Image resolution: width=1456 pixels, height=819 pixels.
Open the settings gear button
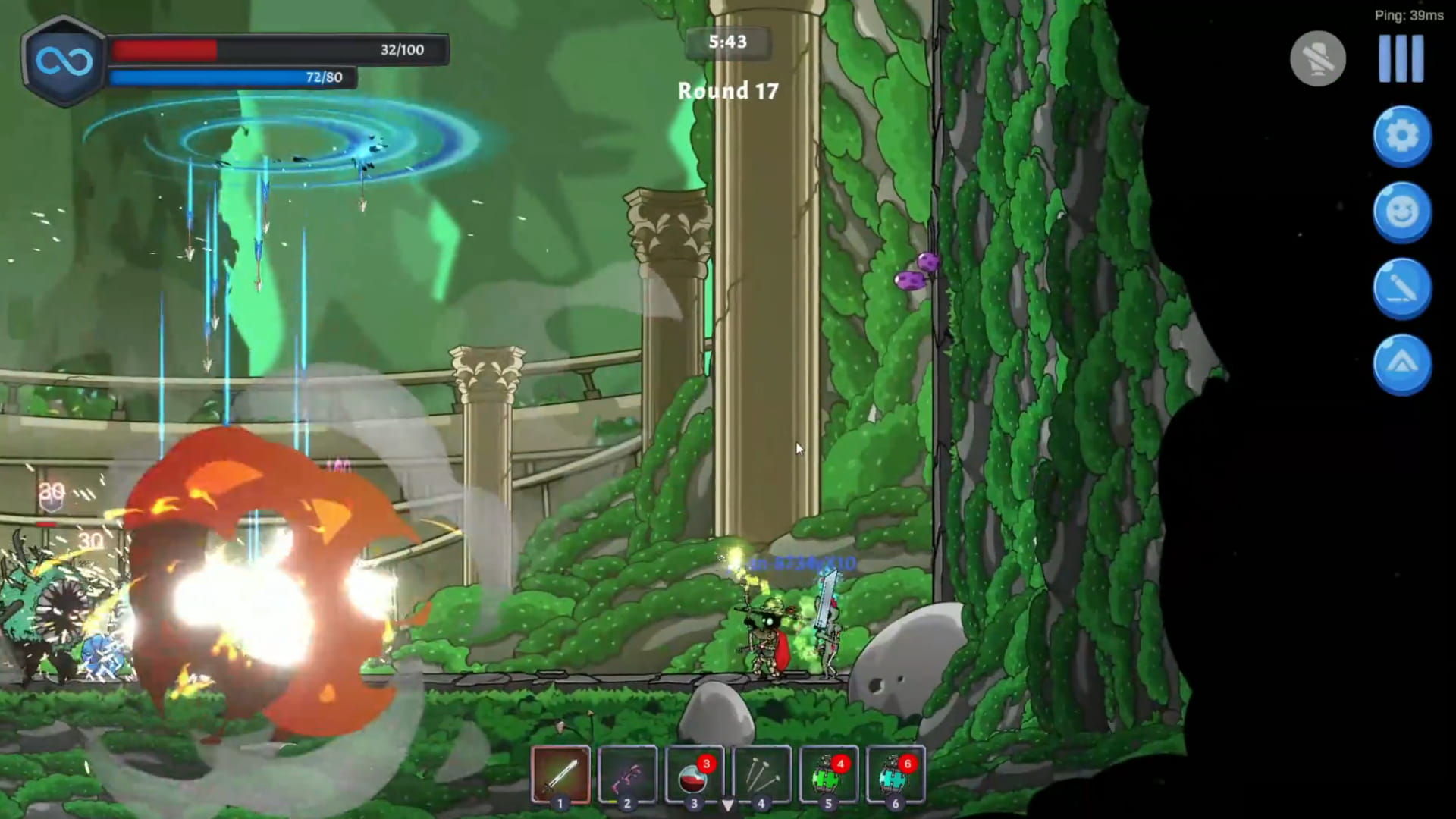(1402, 134)
